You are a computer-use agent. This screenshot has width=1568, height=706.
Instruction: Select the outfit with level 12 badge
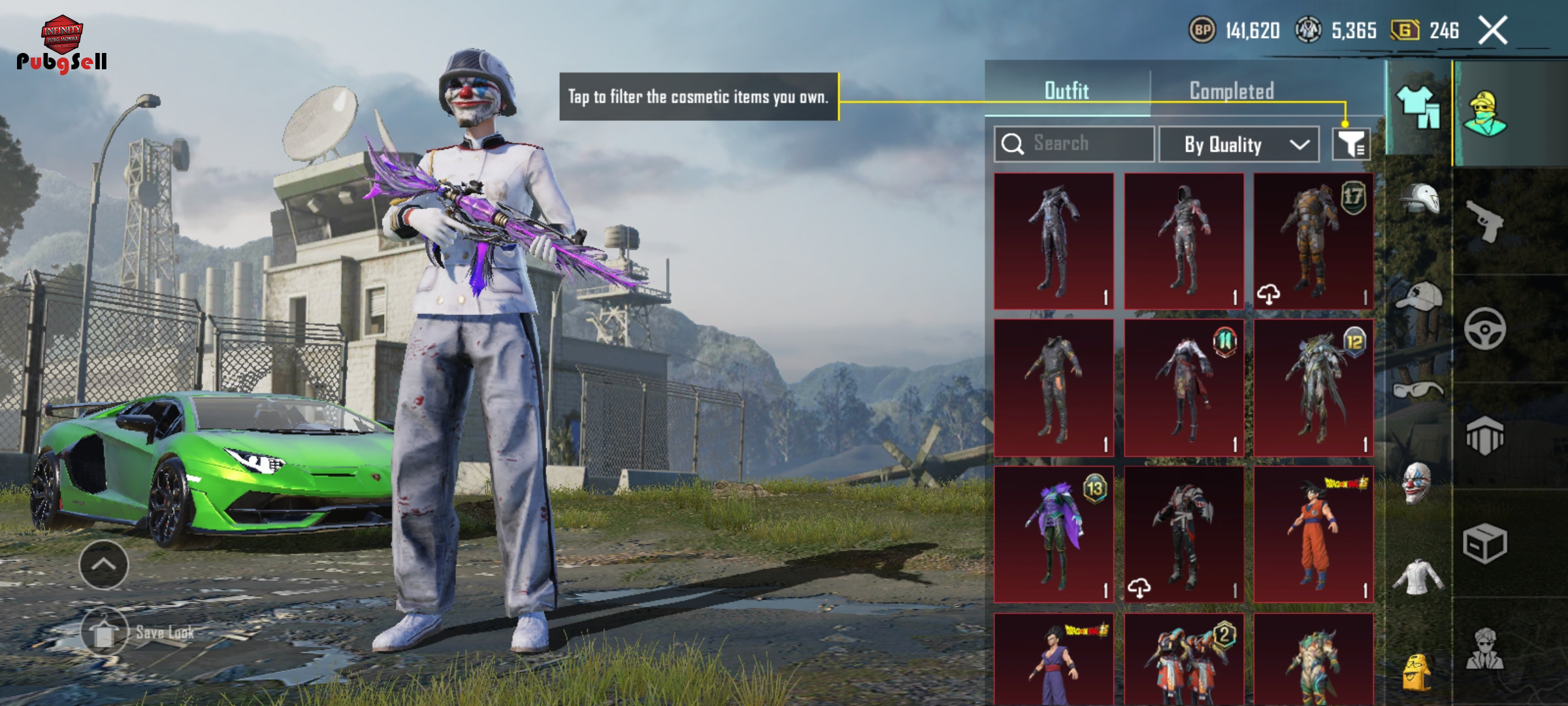coord(1313,388)
